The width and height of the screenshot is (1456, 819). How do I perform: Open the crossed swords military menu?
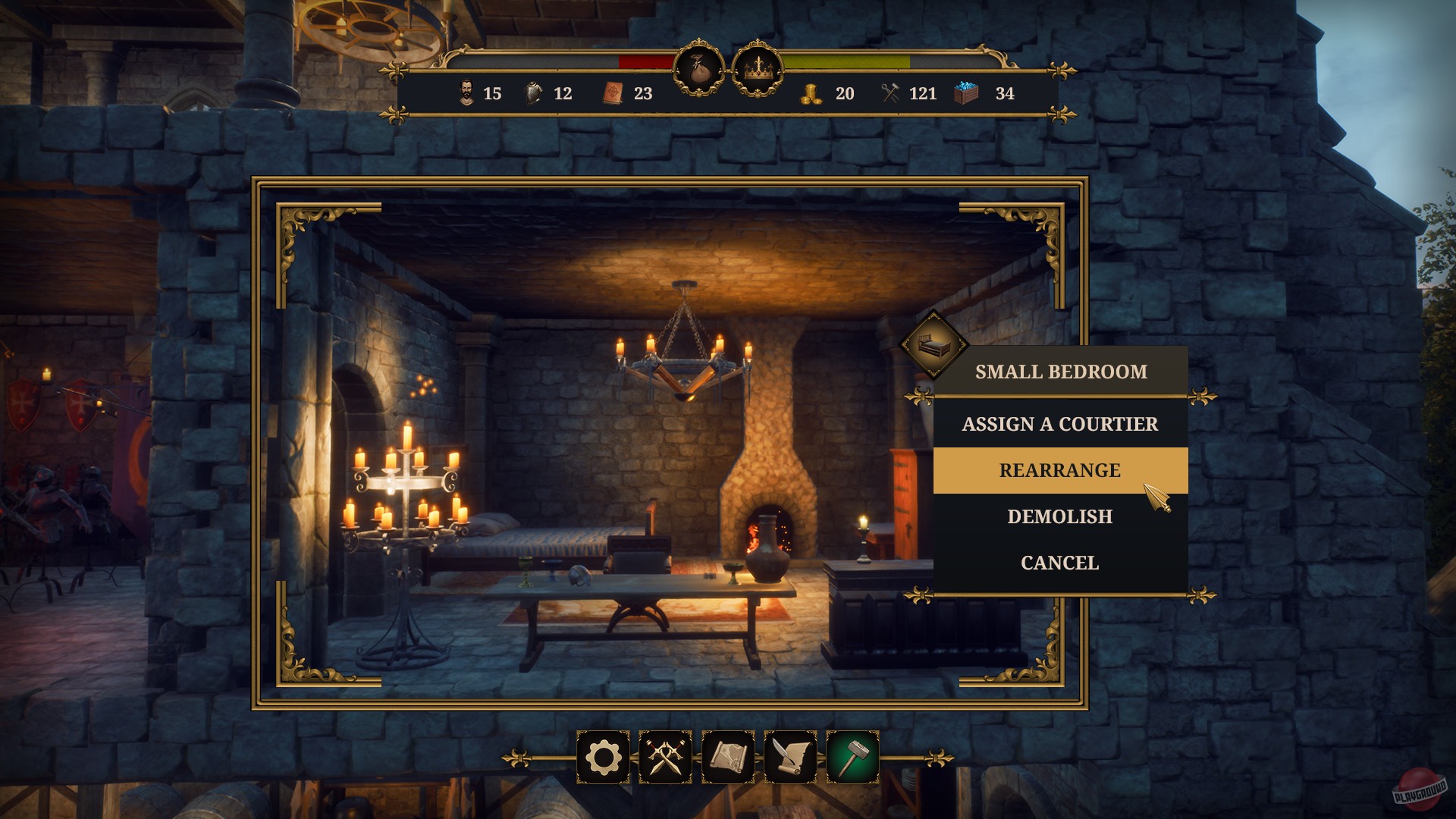(x=666, y=757)
